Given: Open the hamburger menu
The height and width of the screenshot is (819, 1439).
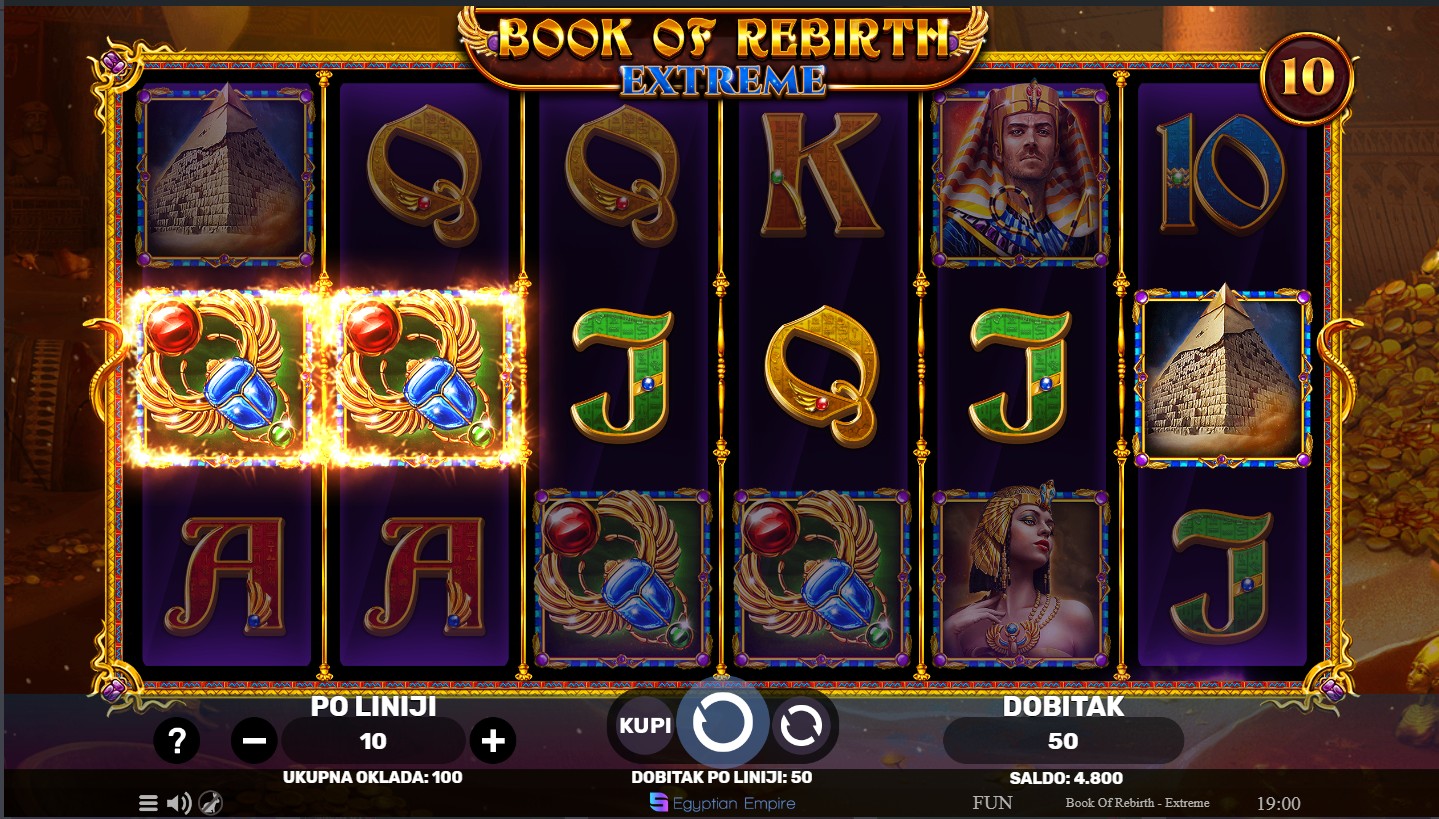Looking at the screenshot, I should [148, 802].
